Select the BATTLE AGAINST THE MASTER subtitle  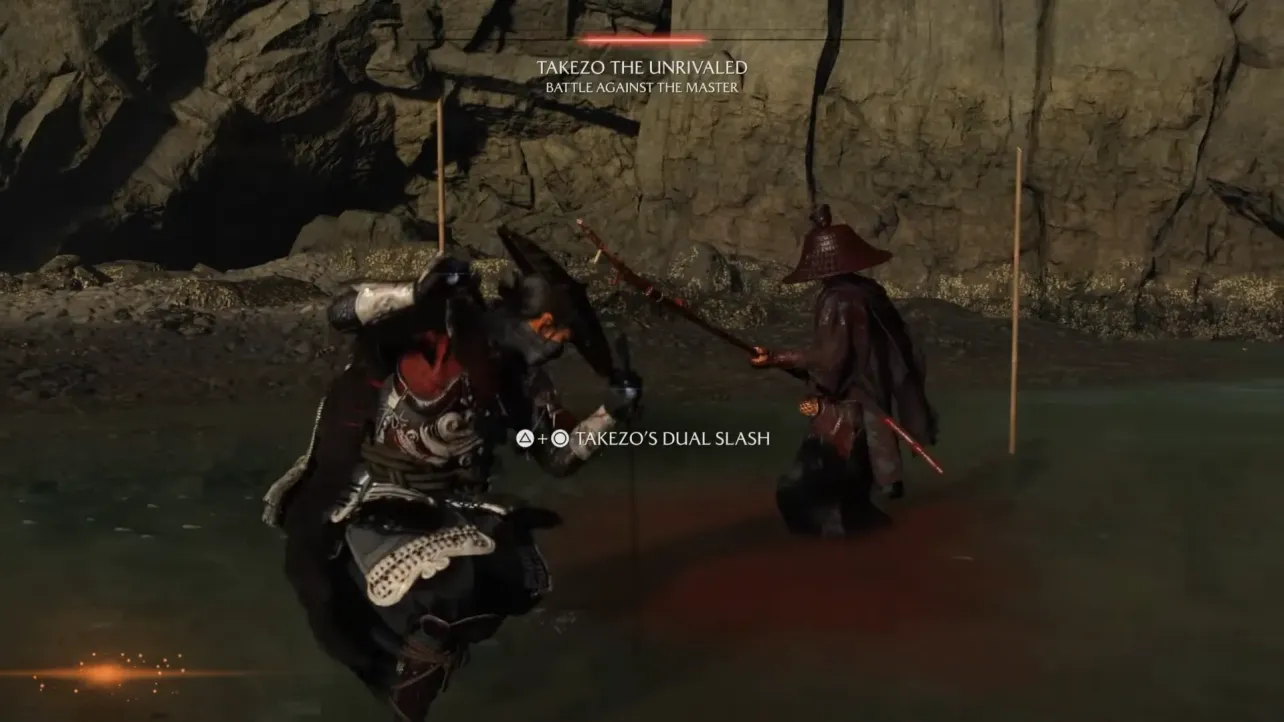(x=643, y=87)
